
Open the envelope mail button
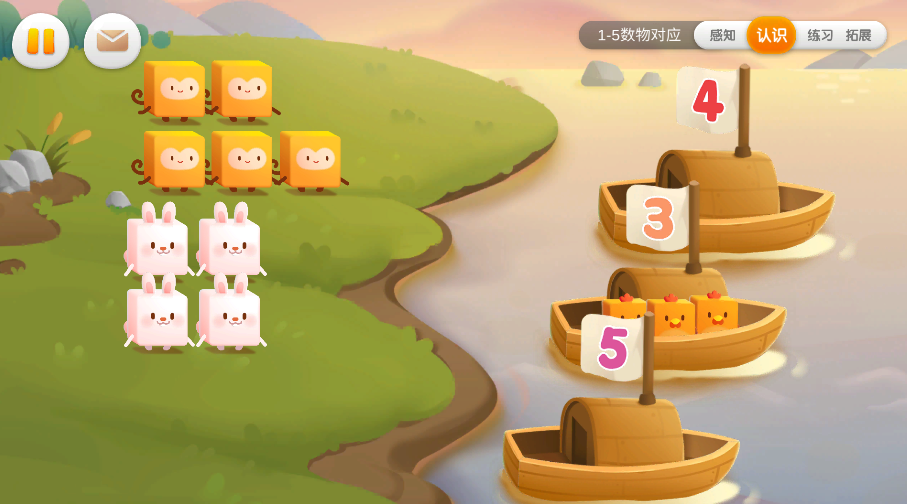(x=112, y=41)
